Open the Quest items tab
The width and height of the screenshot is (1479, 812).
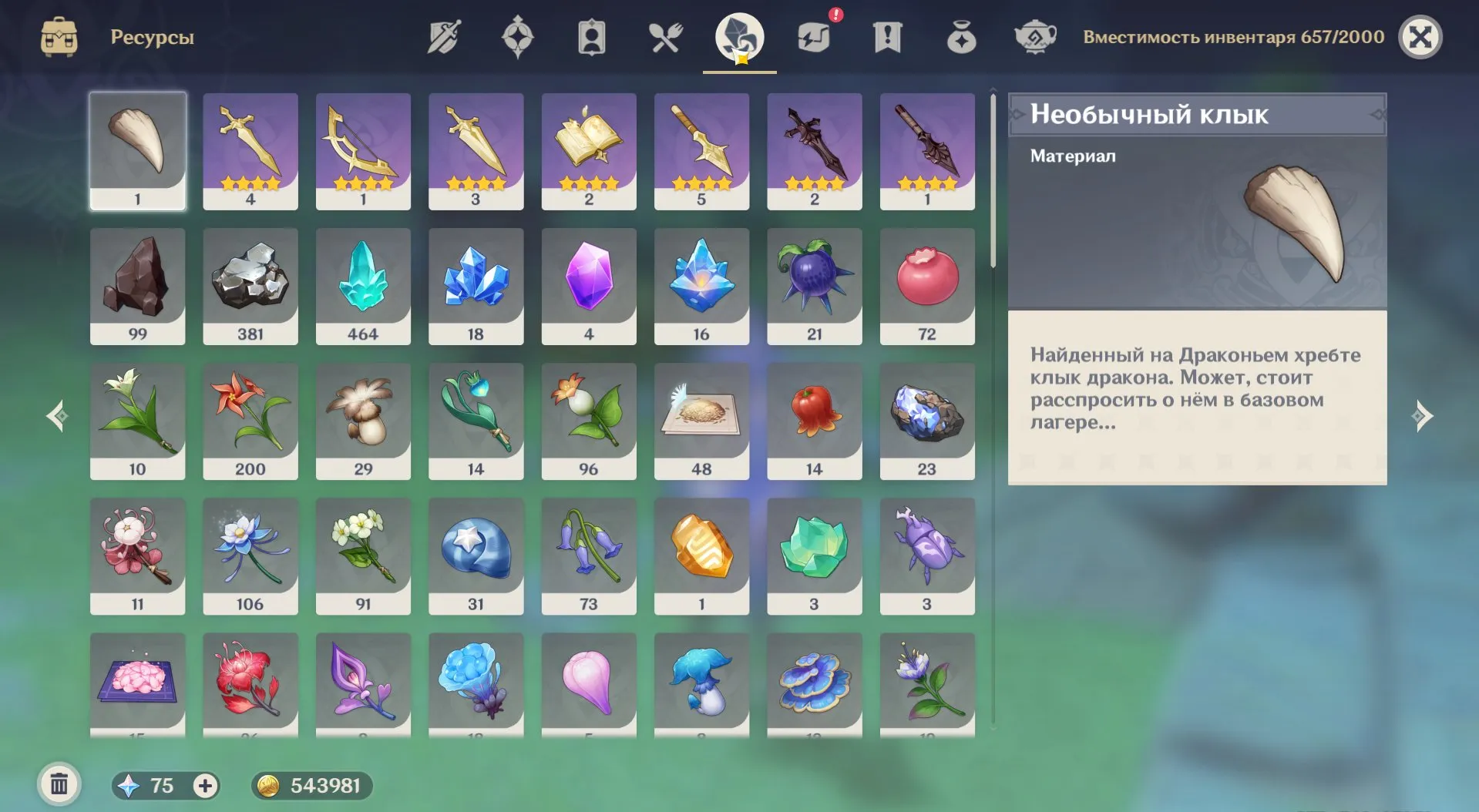887,37
